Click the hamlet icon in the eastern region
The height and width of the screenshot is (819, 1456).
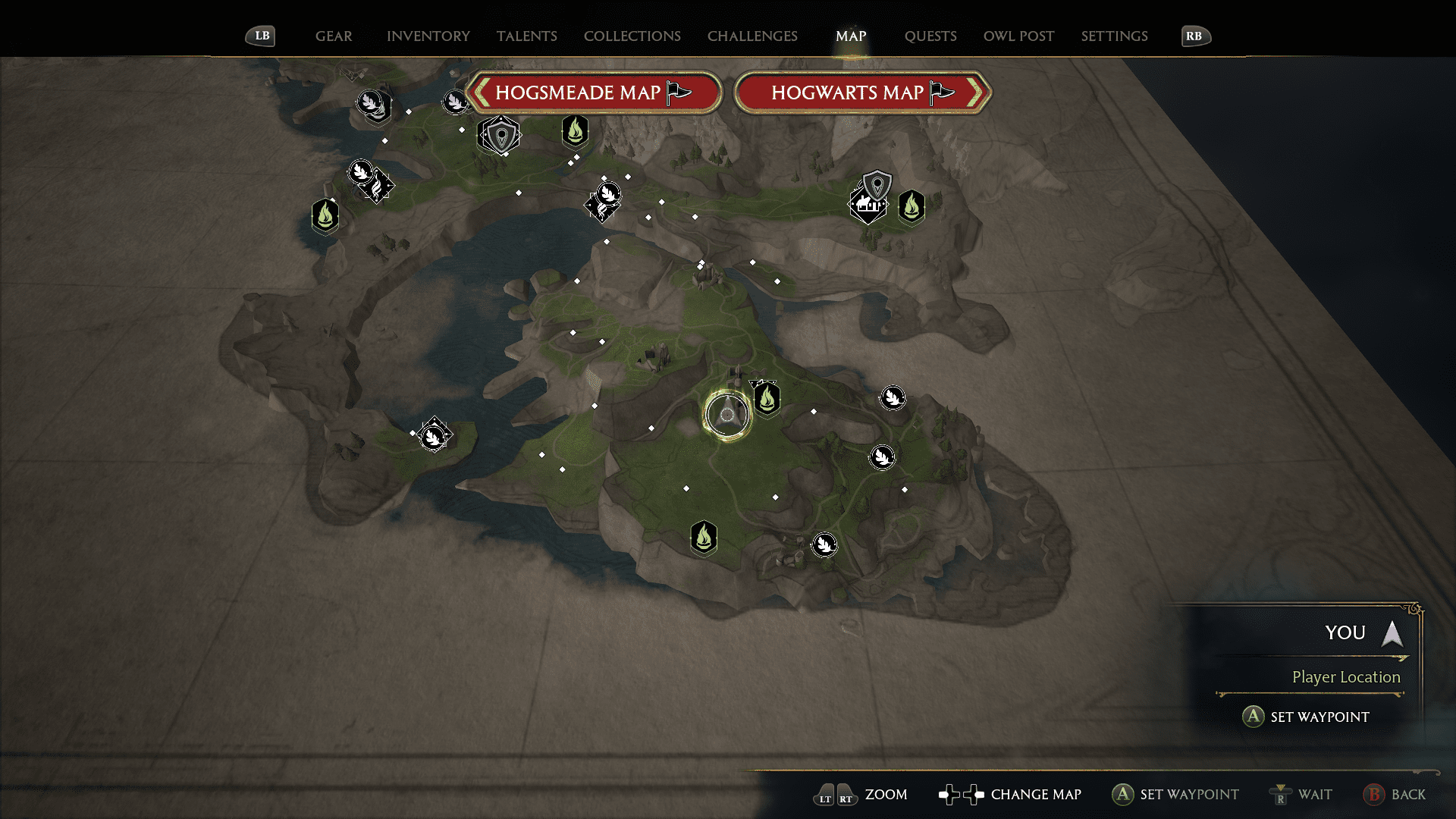click(x=867, y=206)
